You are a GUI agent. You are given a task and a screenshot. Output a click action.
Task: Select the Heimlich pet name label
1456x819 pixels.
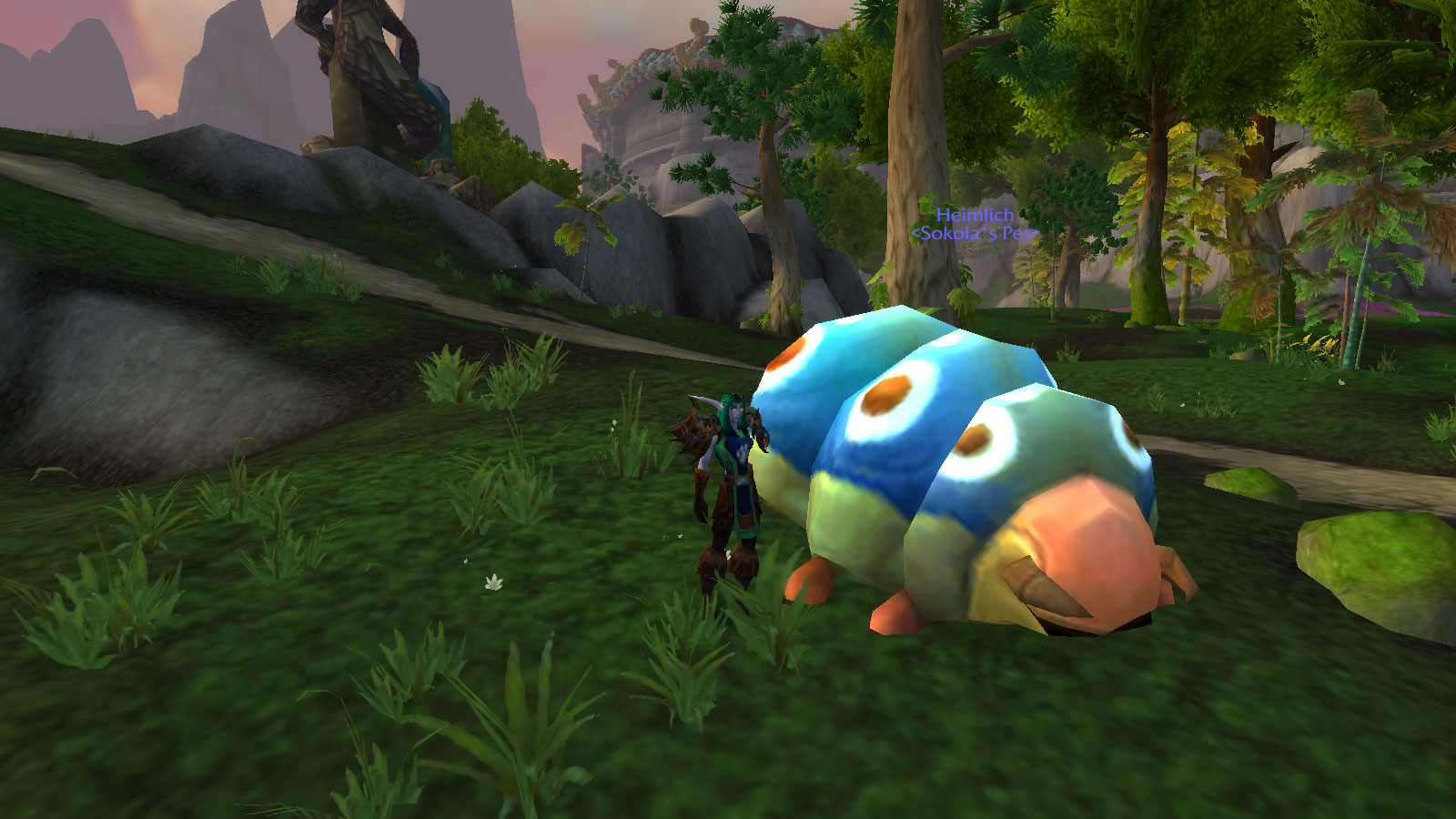(x=975, y=216)
